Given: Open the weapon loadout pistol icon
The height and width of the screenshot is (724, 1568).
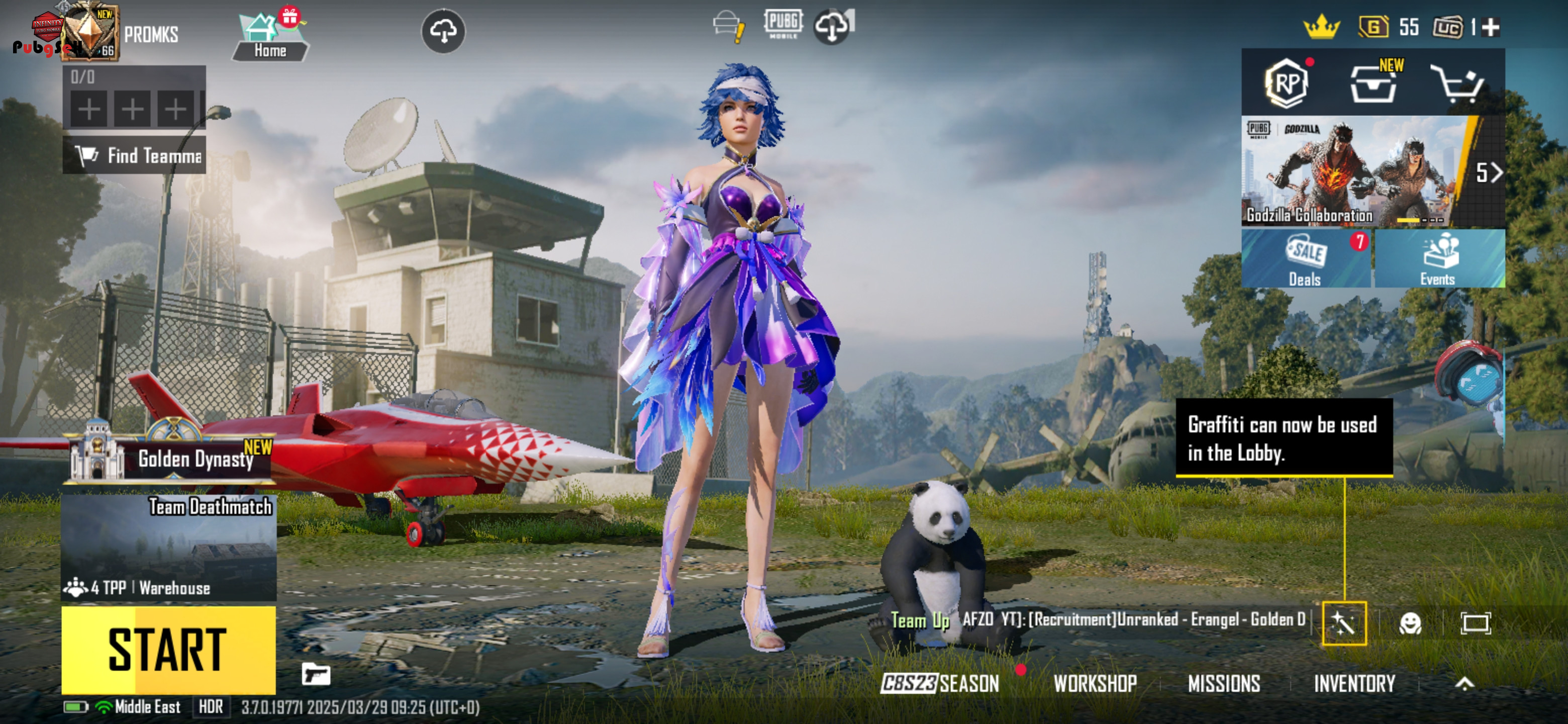Looking at the screenshot, I should click(316, 674).
